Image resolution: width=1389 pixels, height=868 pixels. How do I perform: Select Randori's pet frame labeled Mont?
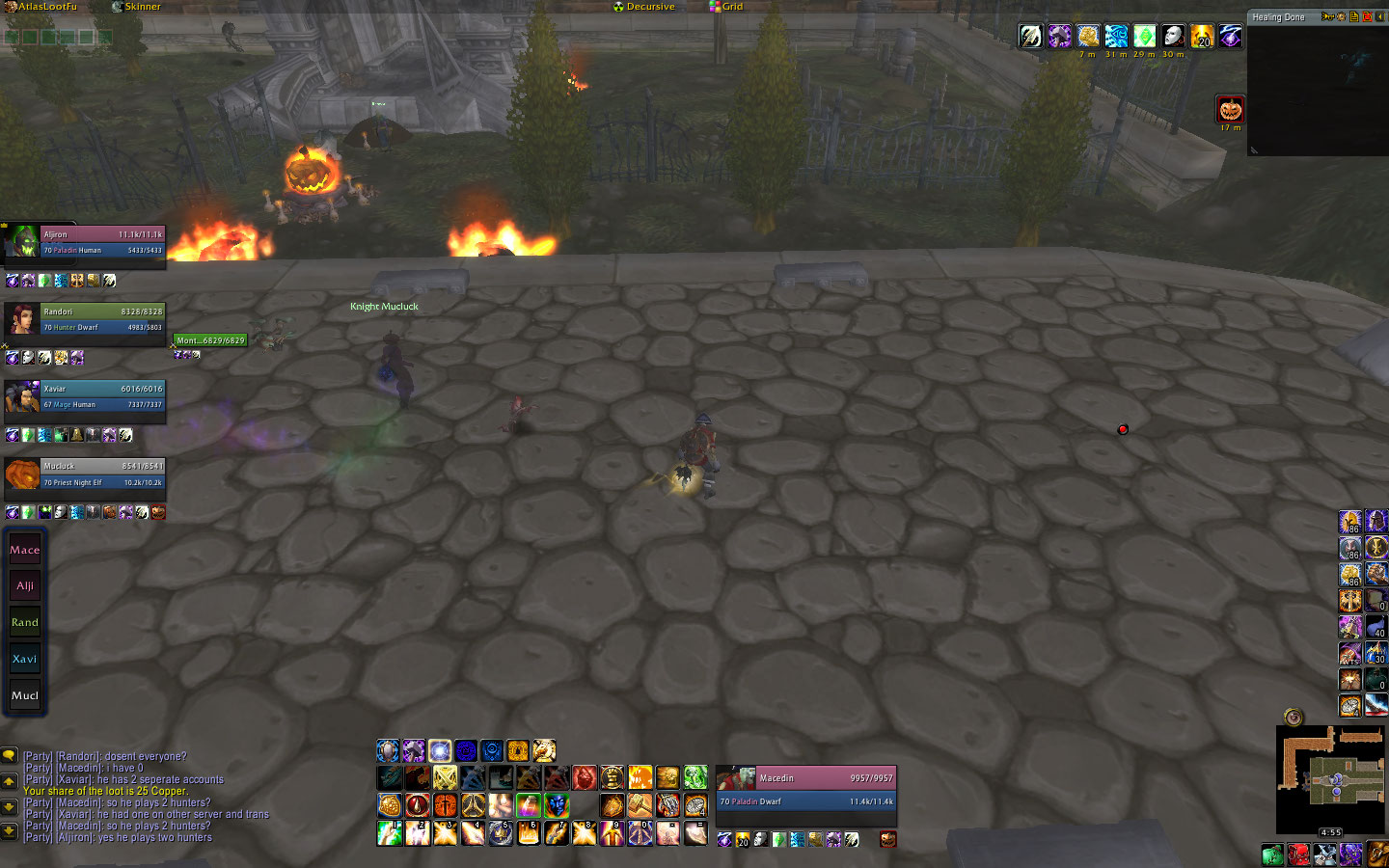(210, 340)
